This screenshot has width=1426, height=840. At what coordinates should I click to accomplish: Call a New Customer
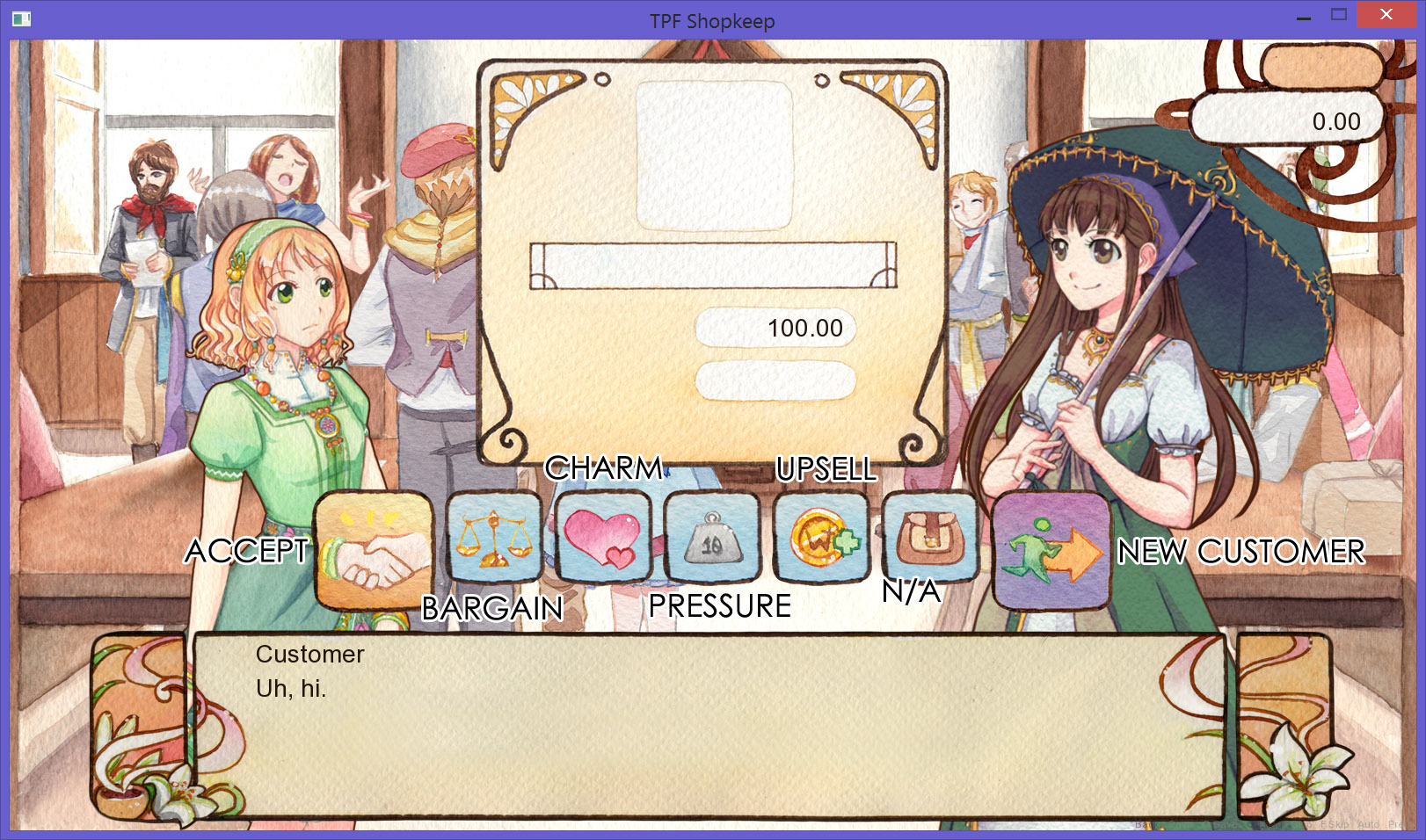[1051, 551]
